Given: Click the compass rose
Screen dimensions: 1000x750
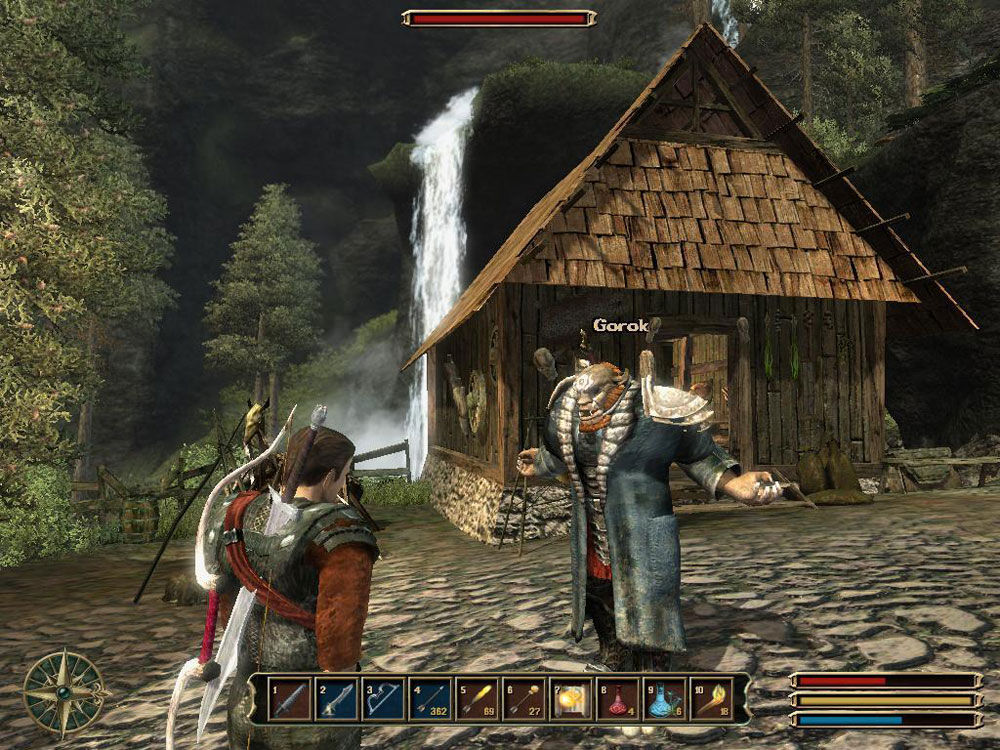Looking at the screenshot, I should 65,693.
